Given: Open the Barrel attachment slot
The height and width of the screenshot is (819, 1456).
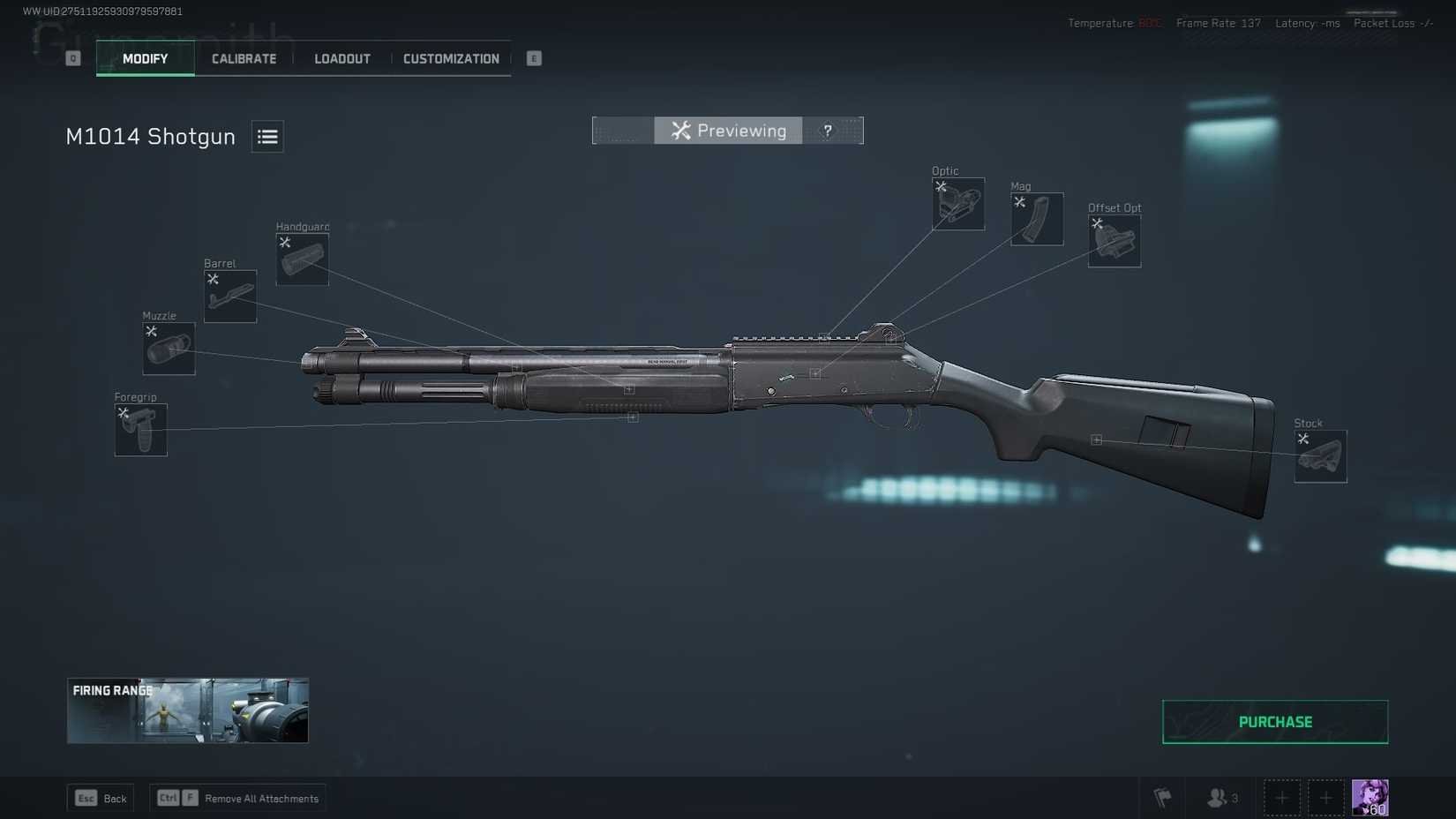Looking at the screenshot, I should point(229,296).
